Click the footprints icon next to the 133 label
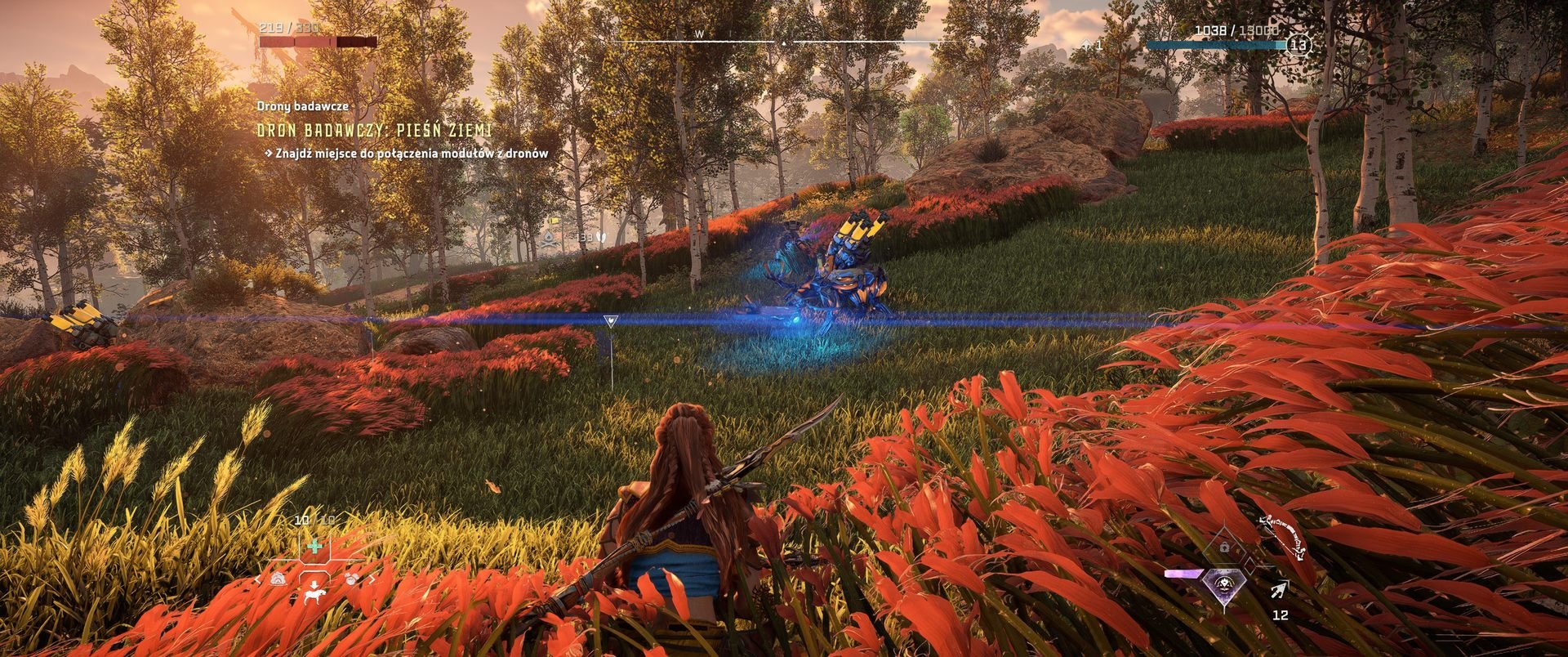Viewport: 1568px width, 657px height. (602, 237)
